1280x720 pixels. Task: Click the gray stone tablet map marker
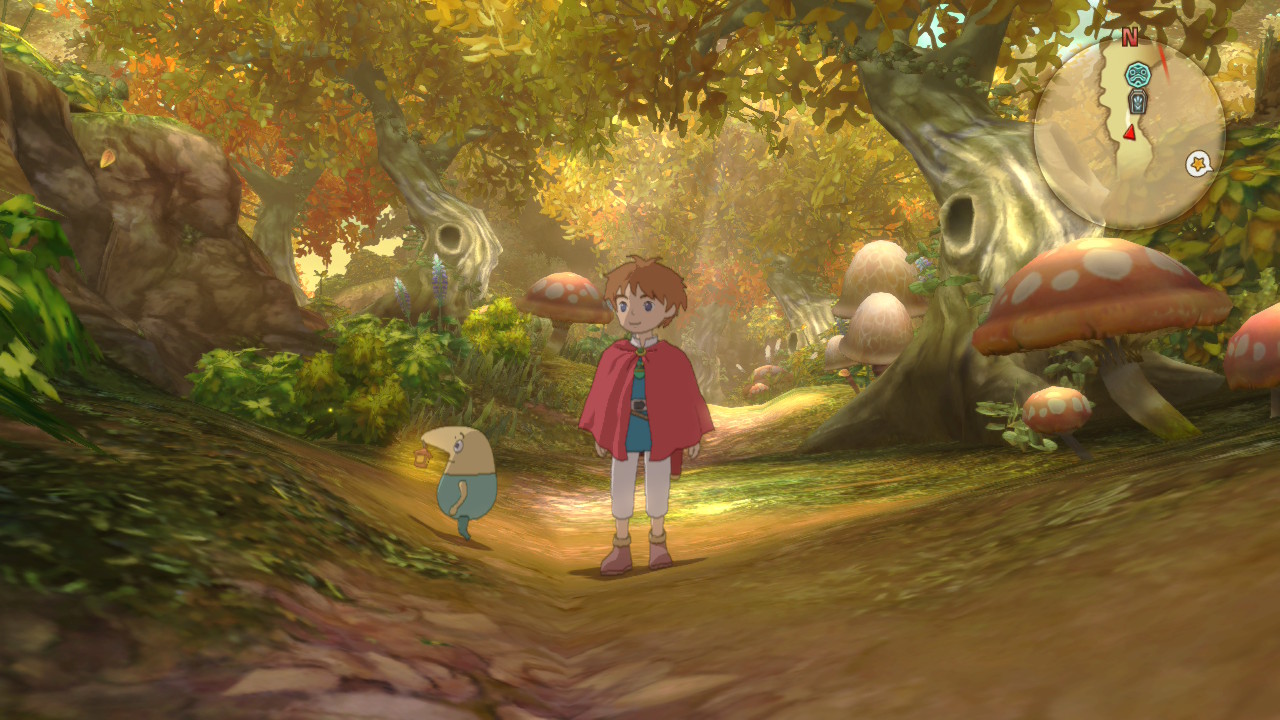(1136, 101)
